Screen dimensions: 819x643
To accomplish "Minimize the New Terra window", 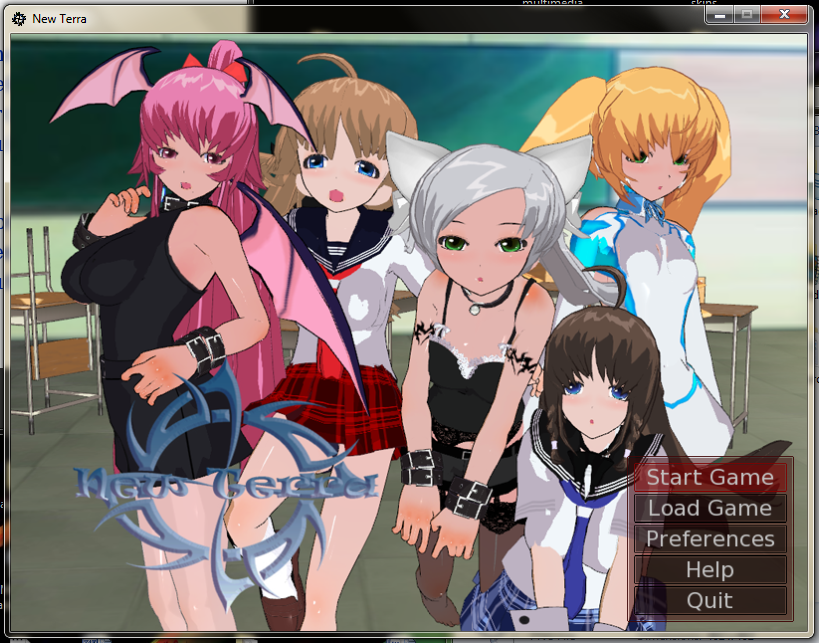I will [718, 14].
